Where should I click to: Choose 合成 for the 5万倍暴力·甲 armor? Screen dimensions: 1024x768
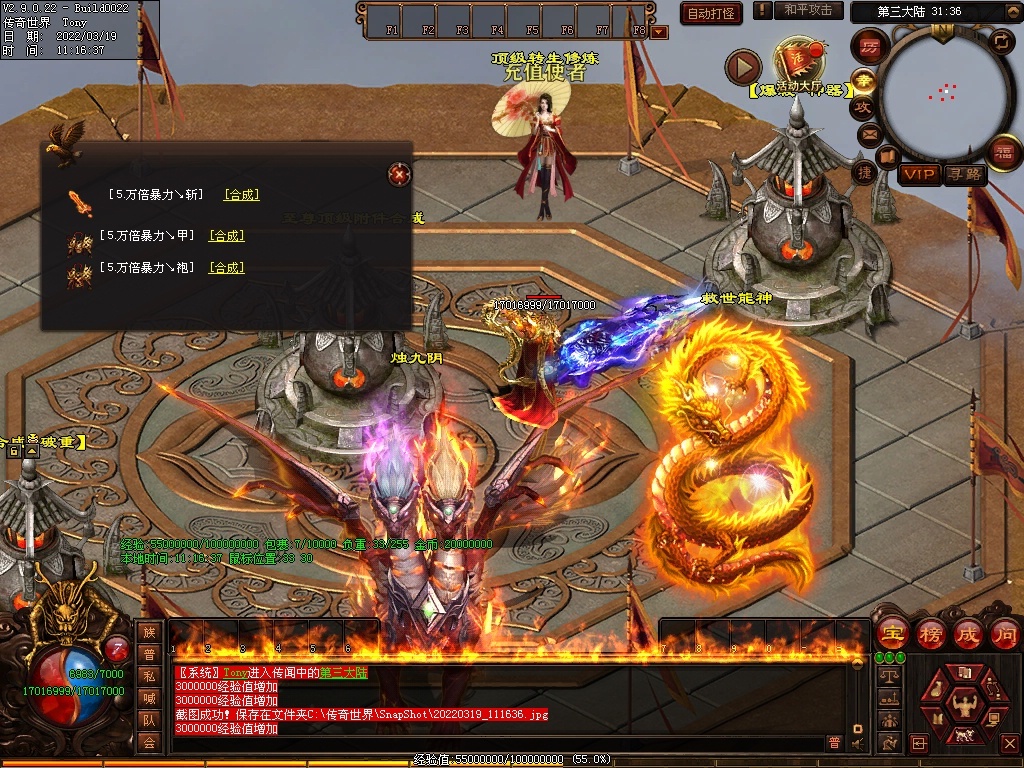tap(226, 236)
